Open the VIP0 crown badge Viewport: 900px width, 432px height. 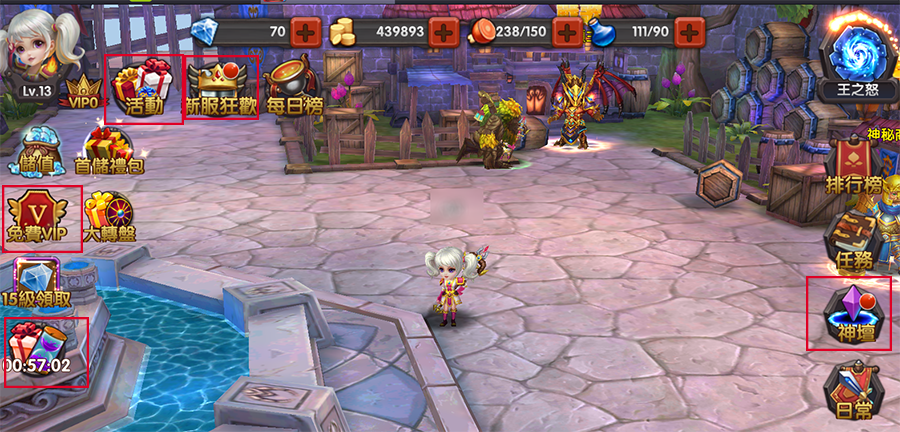click(x=84, y=90)
